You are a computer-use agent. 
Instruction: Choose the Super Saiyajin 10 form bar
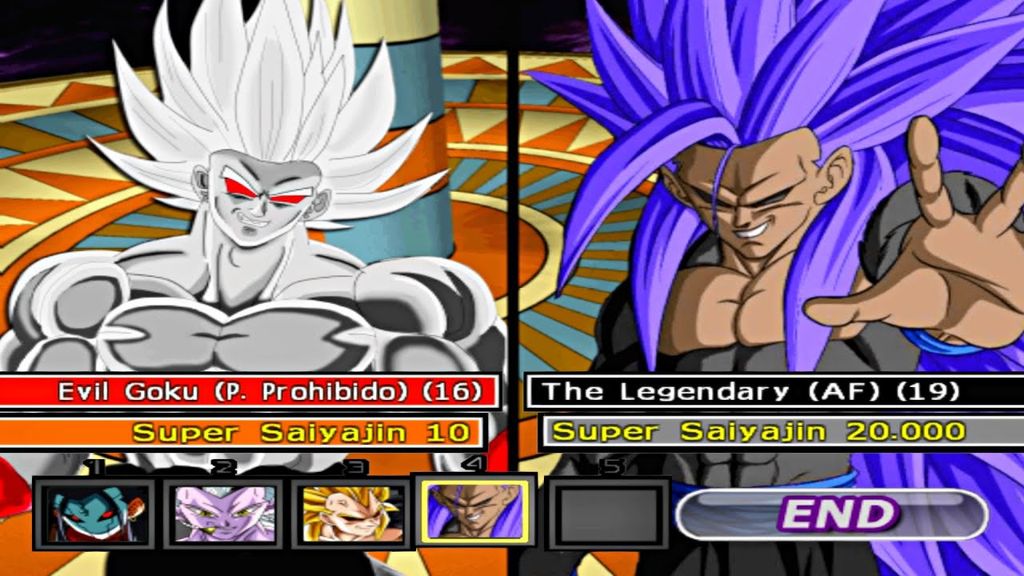pyautogui.click(x=243, y=433)
